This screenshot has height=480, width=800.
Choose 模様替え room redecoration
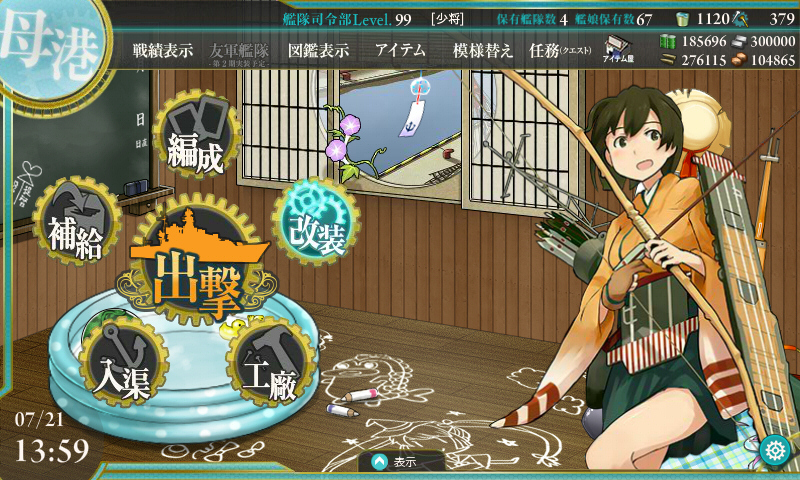(x=483, y=51)
